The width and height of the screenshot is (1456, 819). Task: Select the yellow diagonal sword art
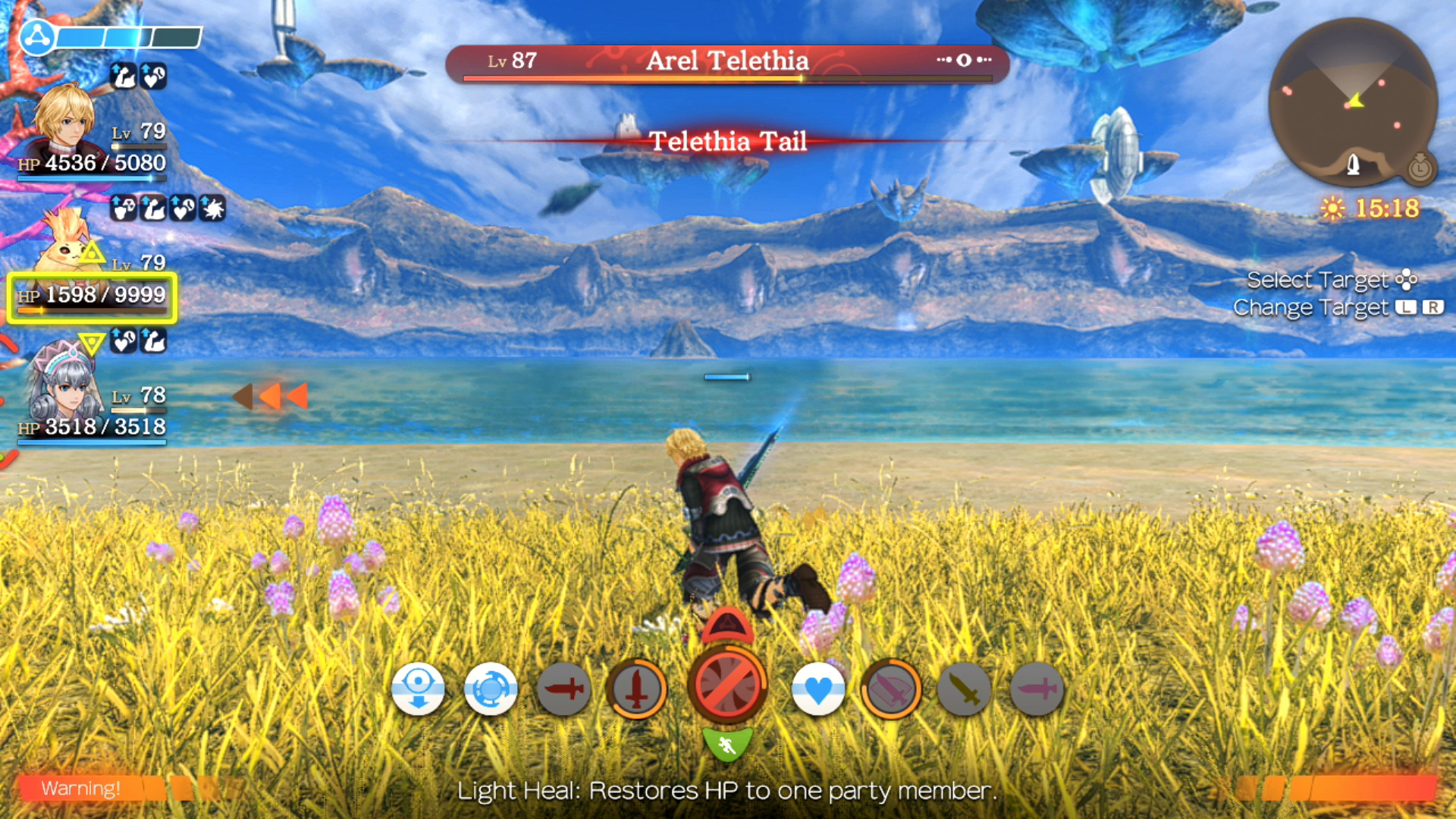click(x=964, y=689)
